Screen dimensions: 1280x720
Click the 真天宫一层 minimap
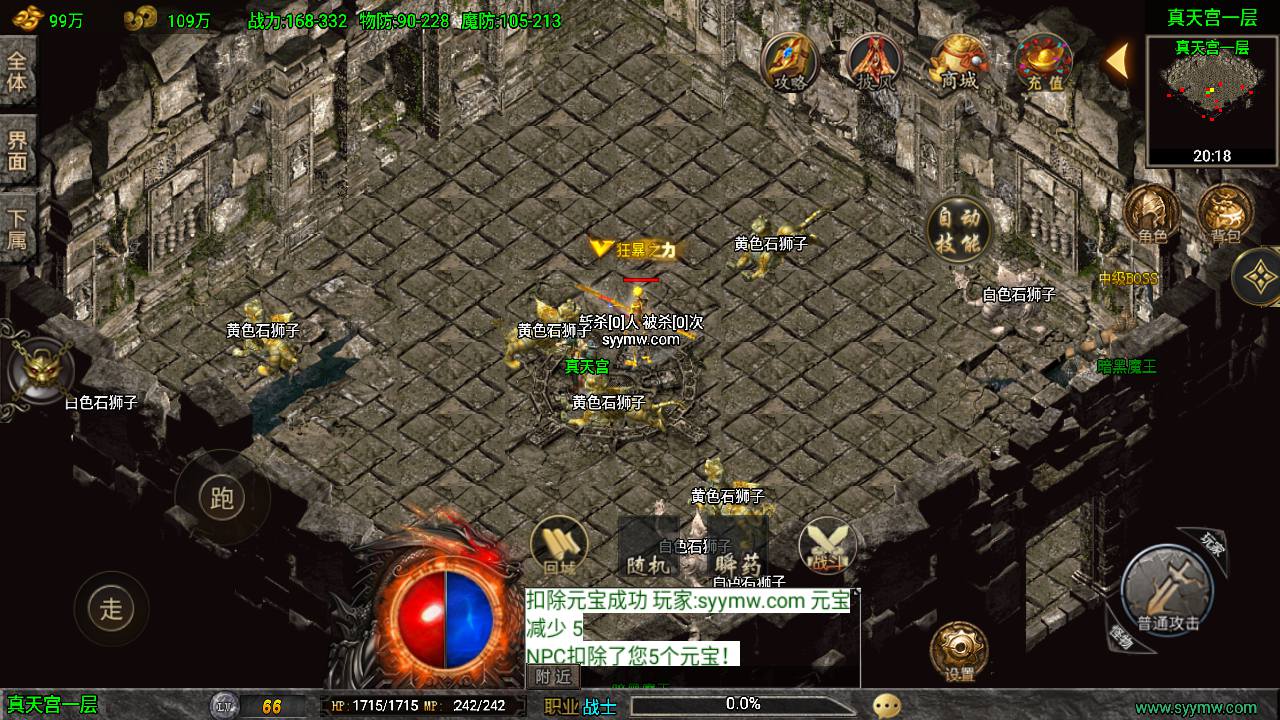pyautogui.click(x=1212, y=101)
